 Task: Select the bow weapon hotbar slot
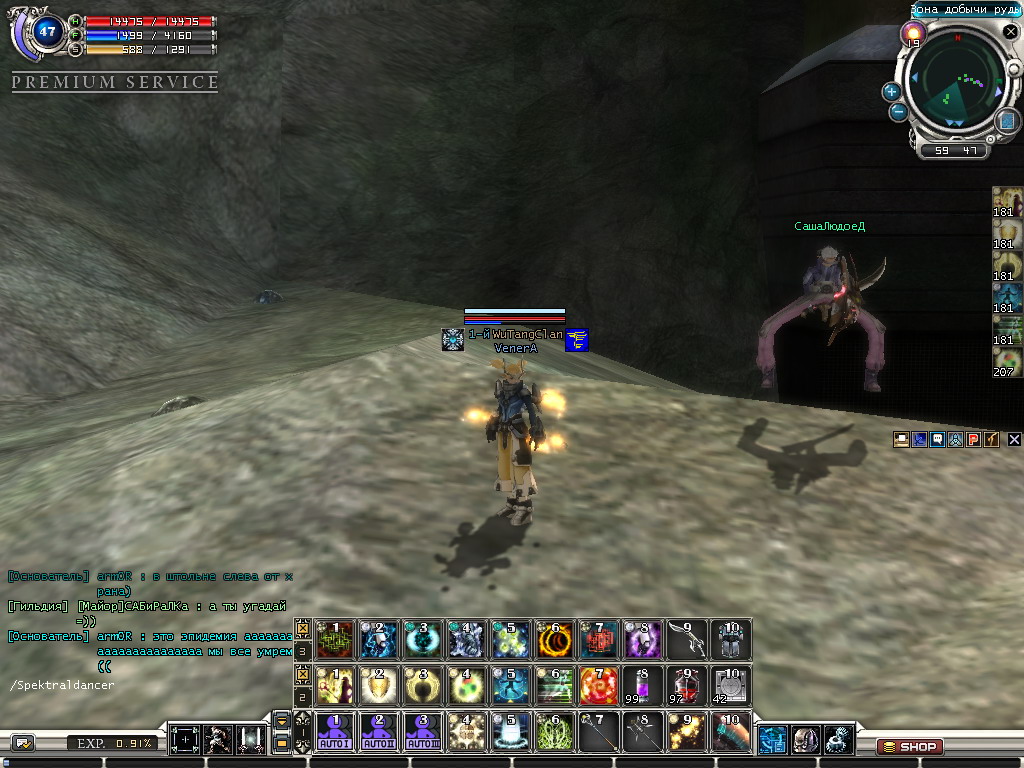(687, 639)
